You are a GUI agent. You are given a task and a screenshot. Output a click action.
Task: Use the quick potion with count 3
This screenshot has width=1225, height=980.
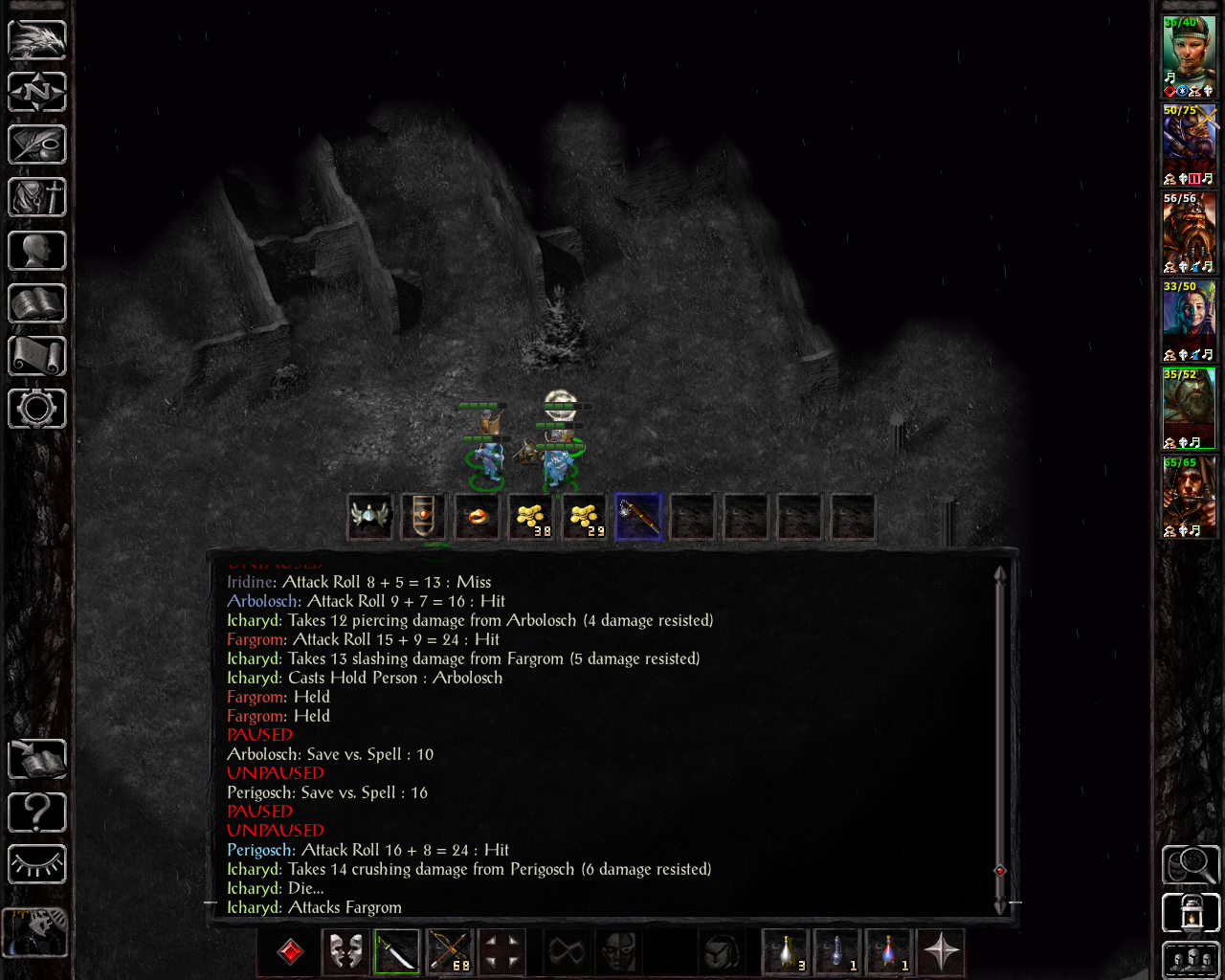(786, 952)
